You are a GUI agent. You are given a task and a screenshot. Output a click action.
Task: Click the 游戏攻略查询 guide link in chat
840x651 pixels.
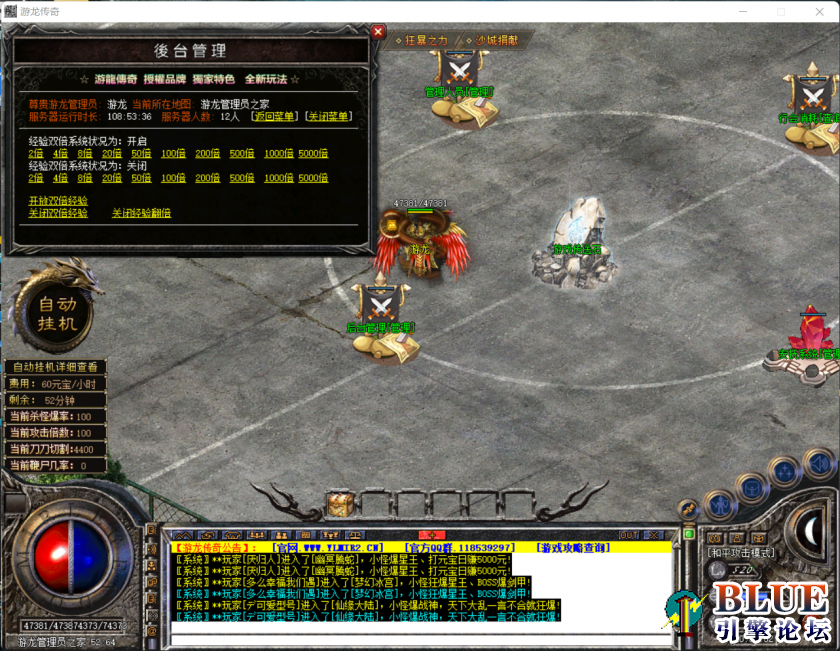577,548
